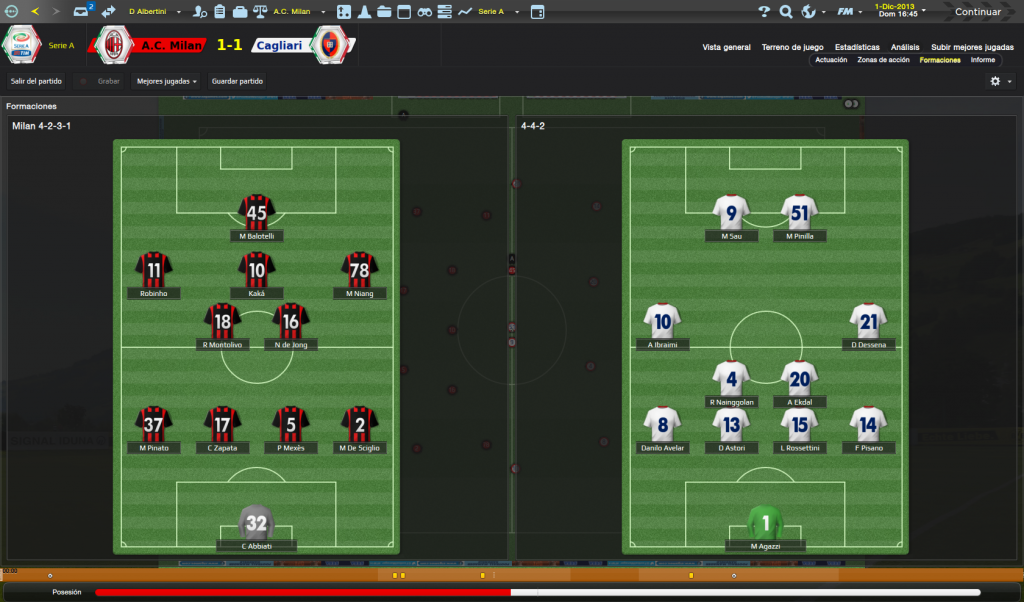Screen dimensions: 1024x602
Task: Select Subir mejores jugadas
Action: [972, 47]
